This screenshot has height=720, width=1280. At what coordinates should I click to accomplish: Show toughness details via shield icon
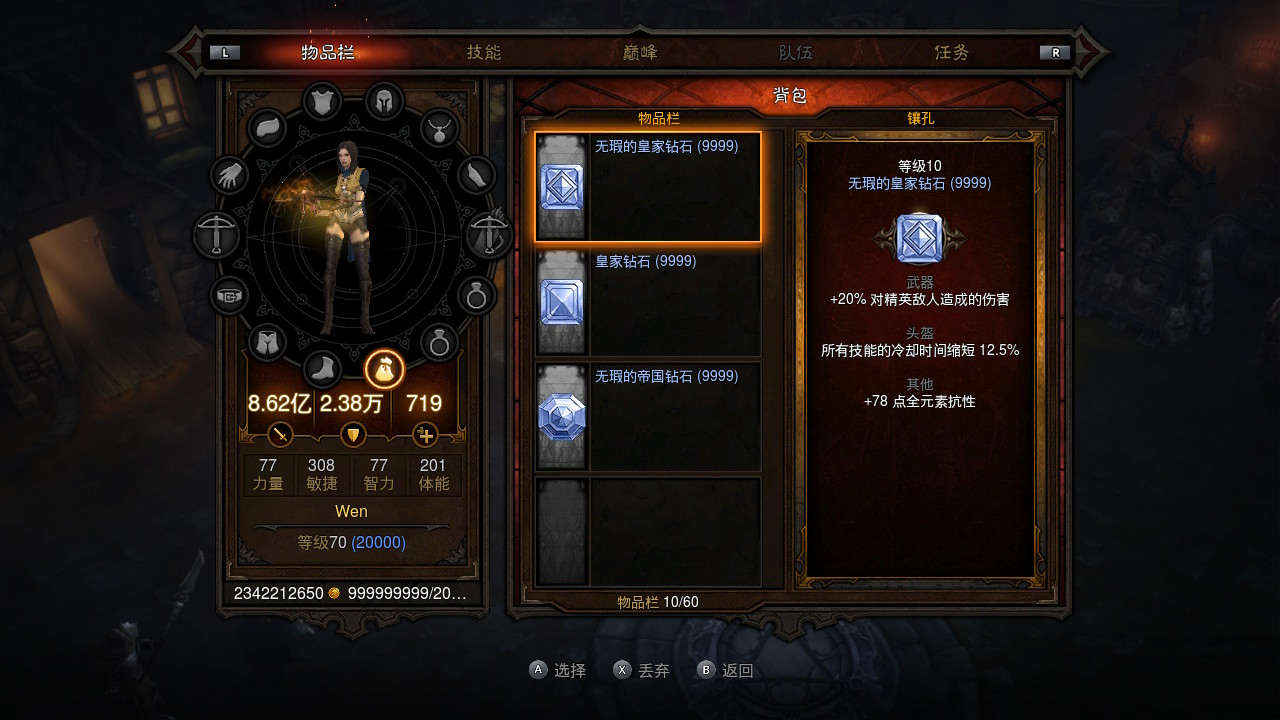(353, 435)
